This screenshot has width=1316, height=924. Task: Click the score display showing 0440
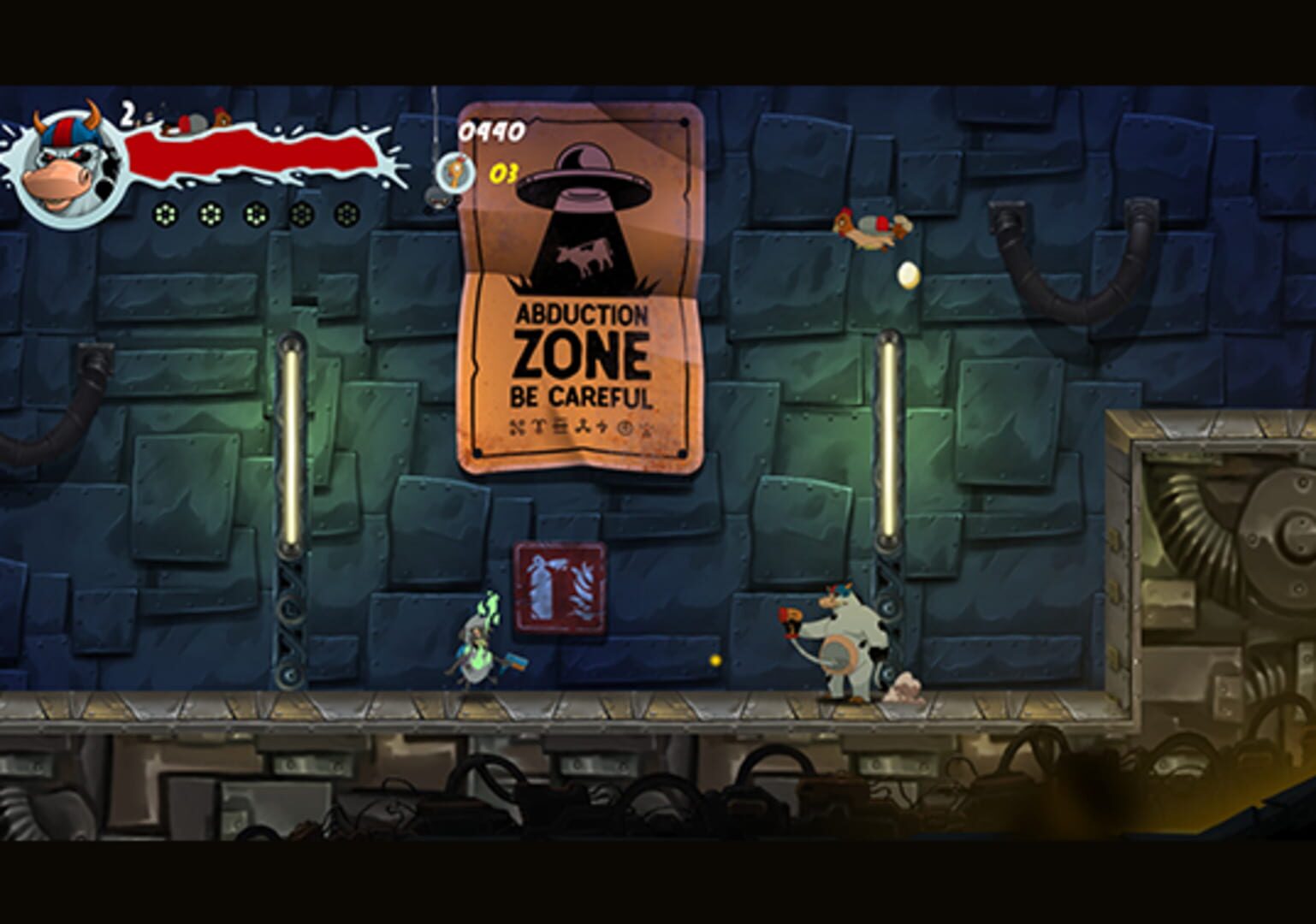pos(490,131)
